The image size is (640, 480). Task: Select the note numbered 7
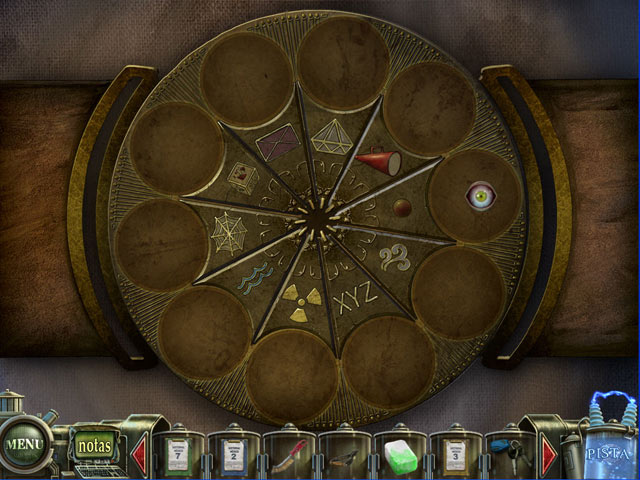[x=178, y=455]
